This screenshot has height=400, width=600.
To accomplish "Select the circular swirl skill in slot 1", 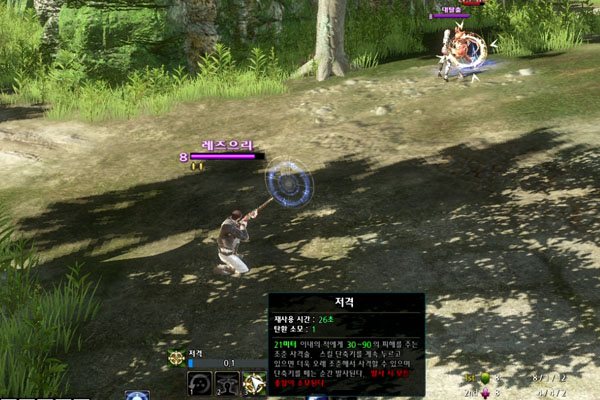I will coord(199,384).
